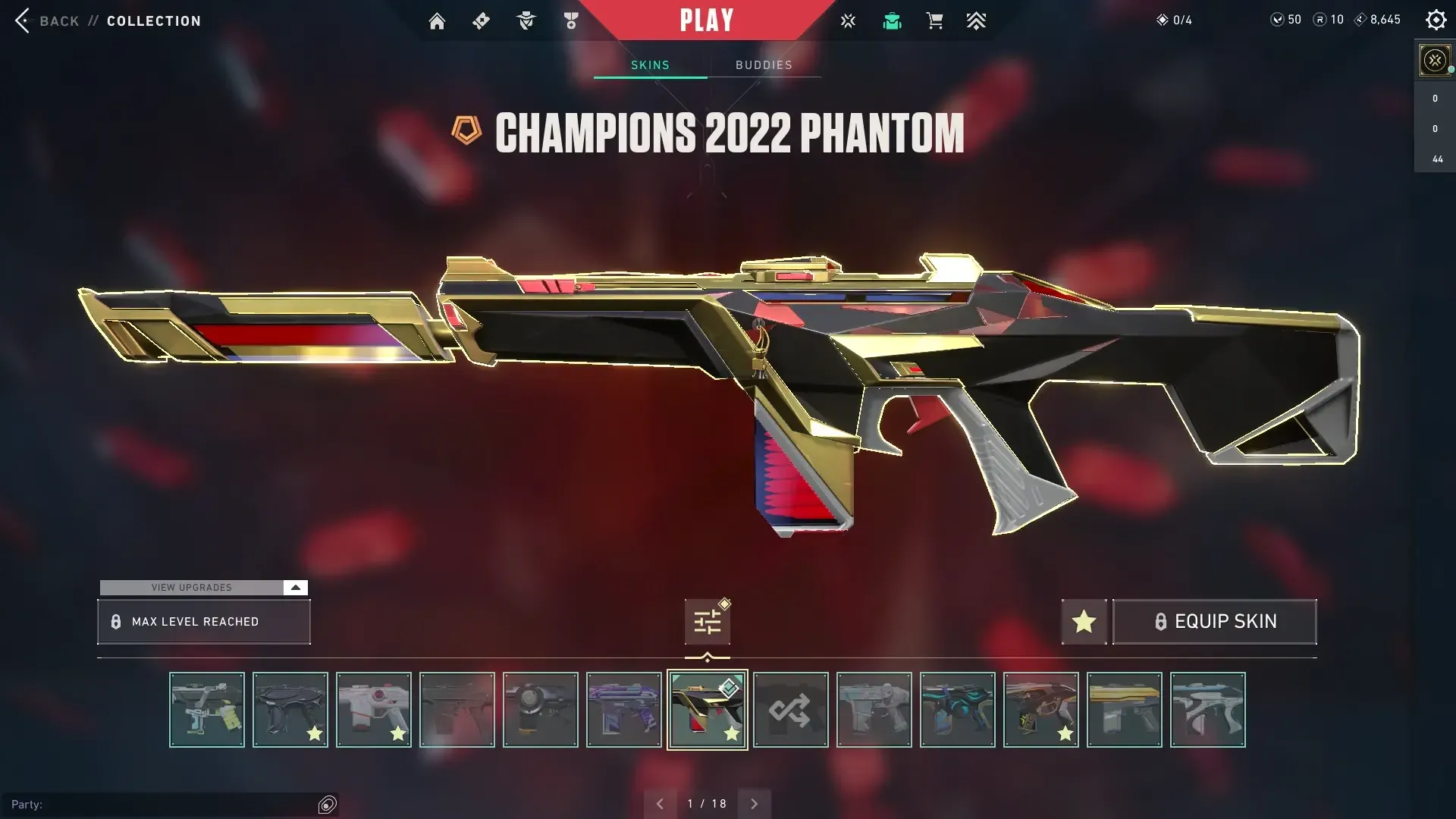Open the Career medal icon
1456x819 pixels.
pyautogui.click(x=570, y=20)
